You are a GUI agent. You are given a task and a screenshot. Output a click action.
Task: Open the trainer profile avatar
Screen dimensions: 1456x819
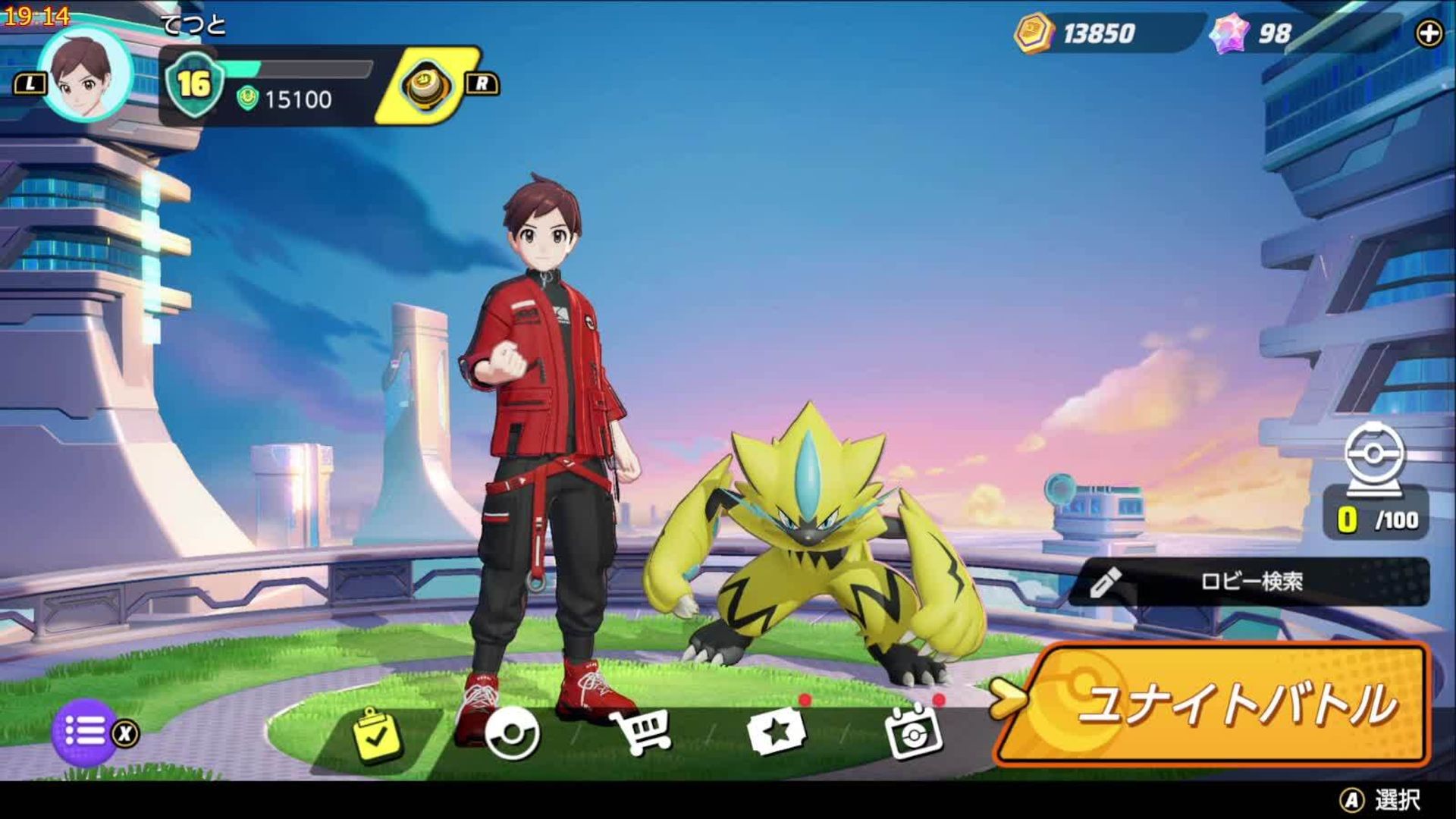[x=85, y=74]
